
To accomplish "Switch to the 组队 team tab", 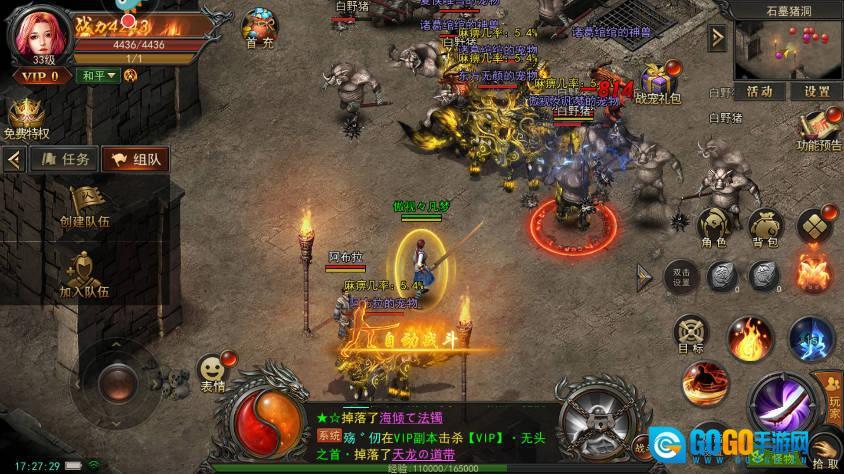I will tap(135, 158).
